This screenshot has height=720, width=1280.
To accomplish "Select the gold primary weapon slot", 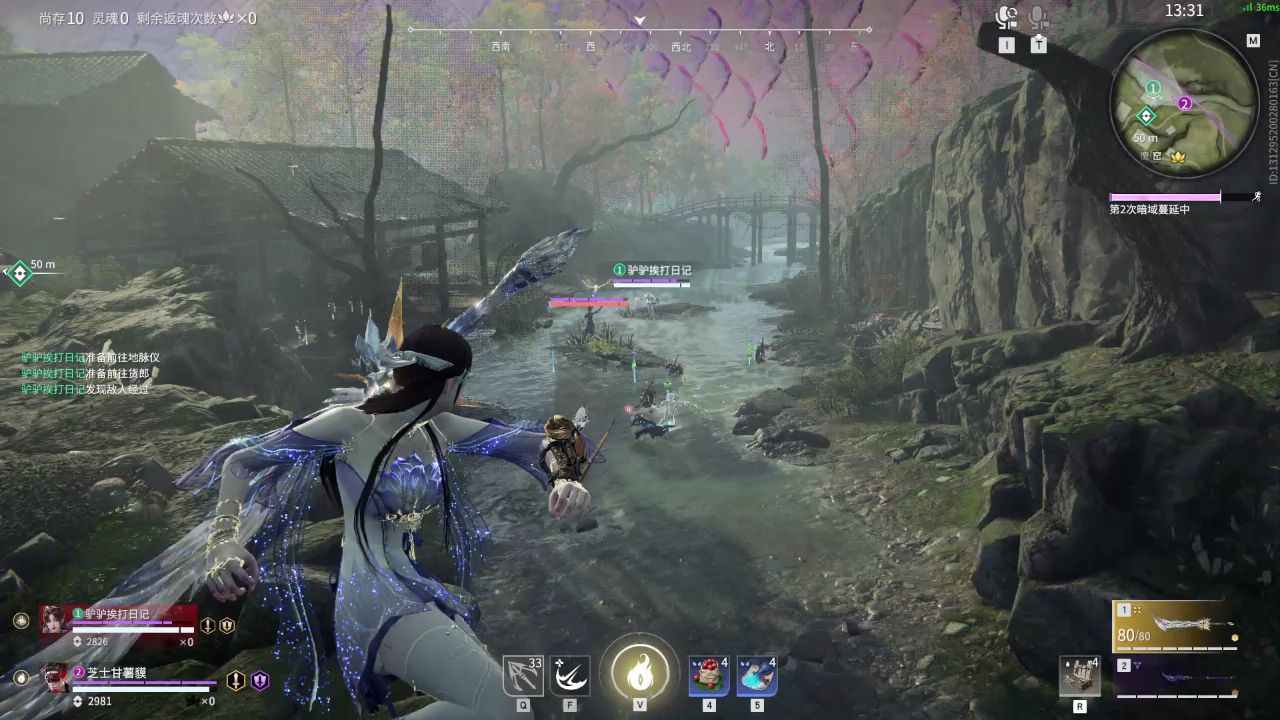I will 1177,626.
